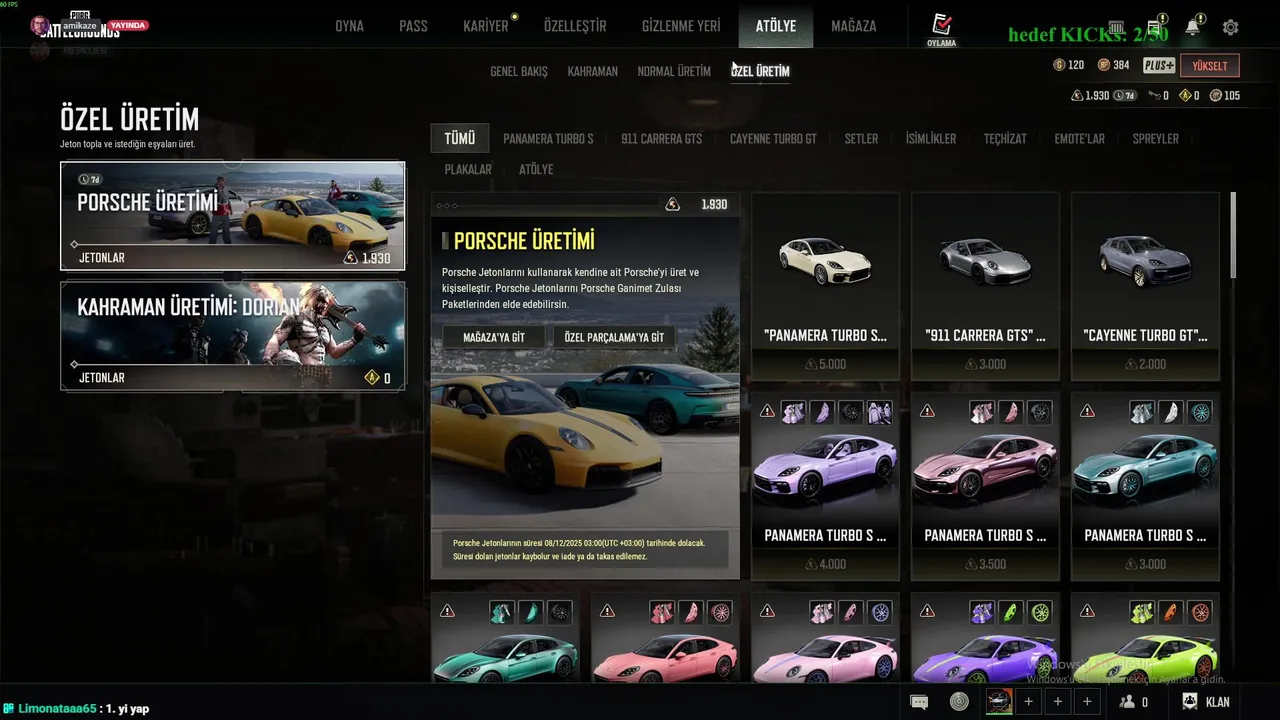This screenshot has height=720, width=1280.
Task: Select the white Panamera Turbo S item
Action: coord(825,285)
